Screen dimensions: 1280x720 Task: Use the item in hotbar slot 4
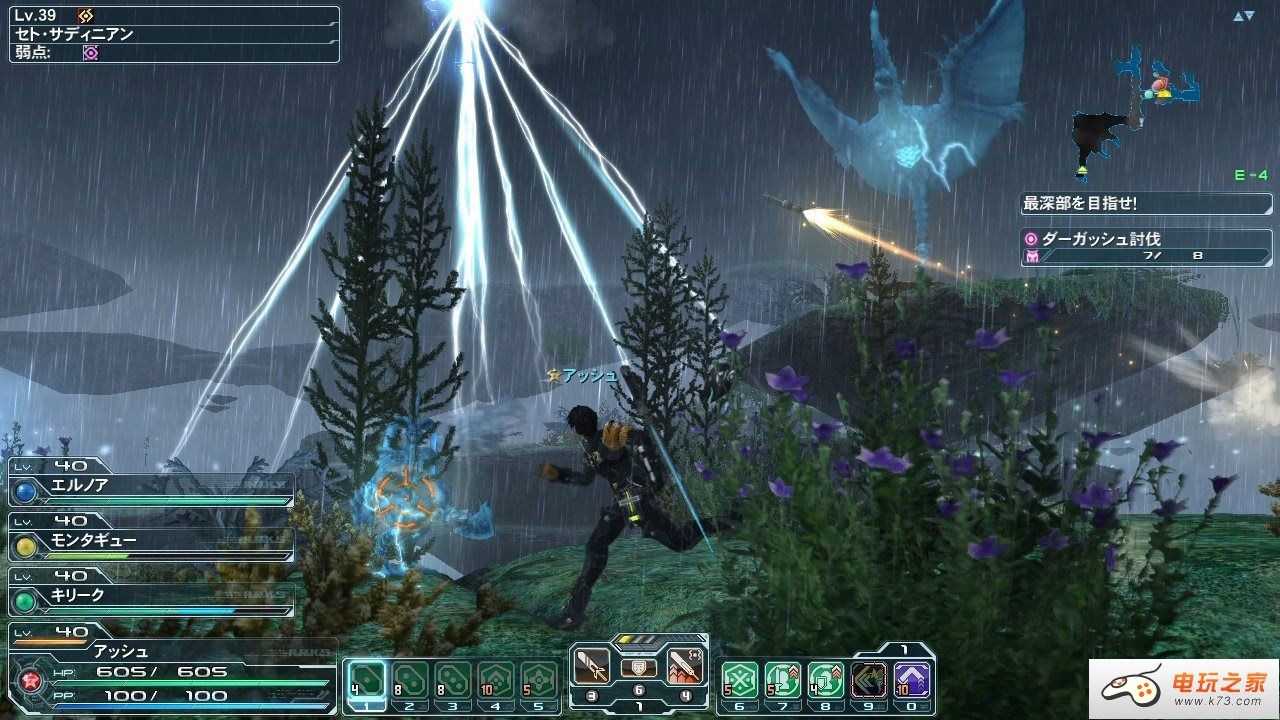496,680
